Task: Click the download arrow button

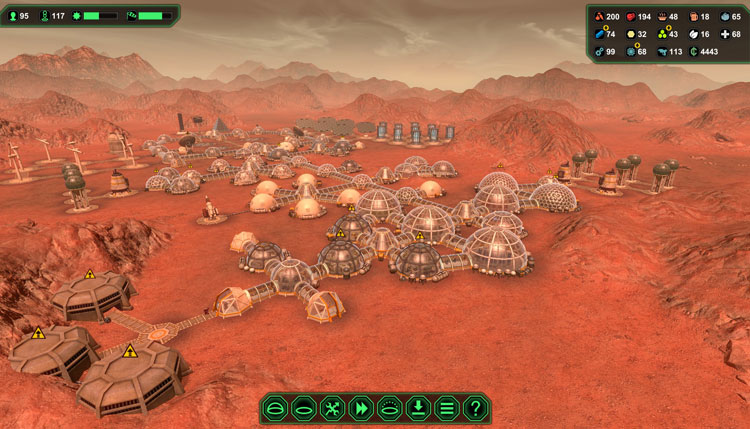Action: (x=419, y=408)
